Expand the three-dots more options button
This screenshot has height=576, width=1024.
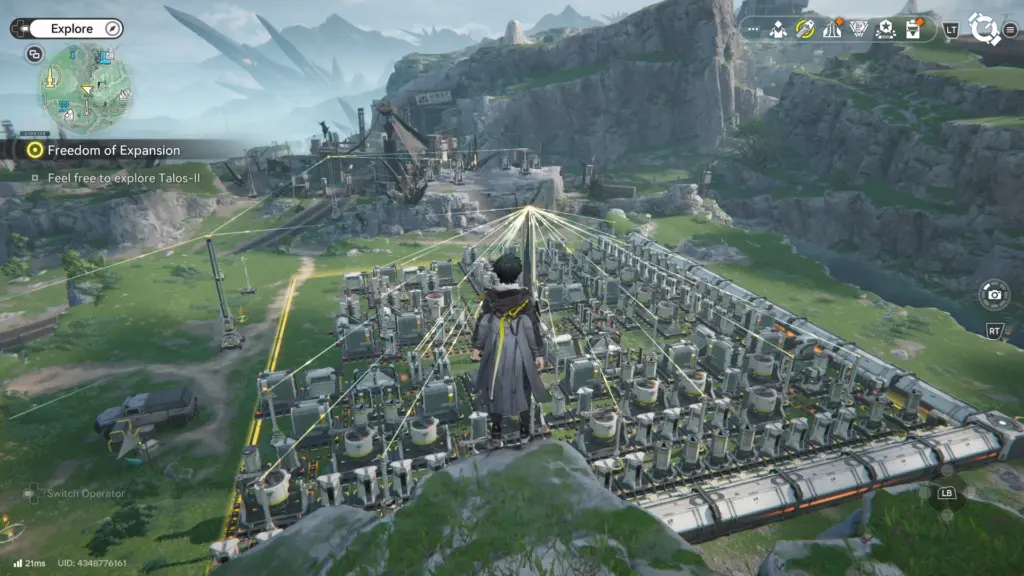pos(752,29)
